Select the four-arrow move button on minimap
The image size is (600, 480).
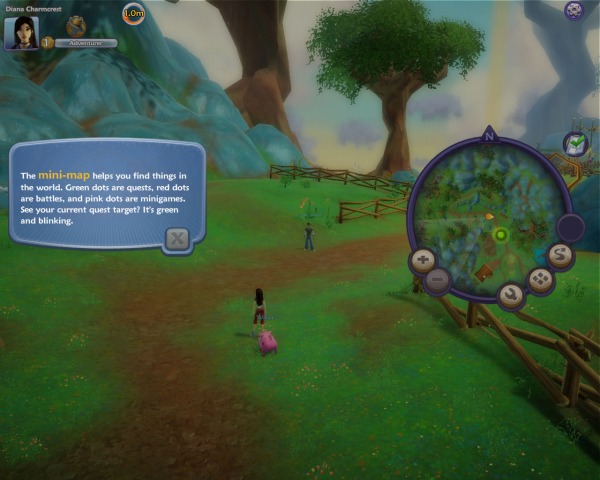(x=541, y=279)
